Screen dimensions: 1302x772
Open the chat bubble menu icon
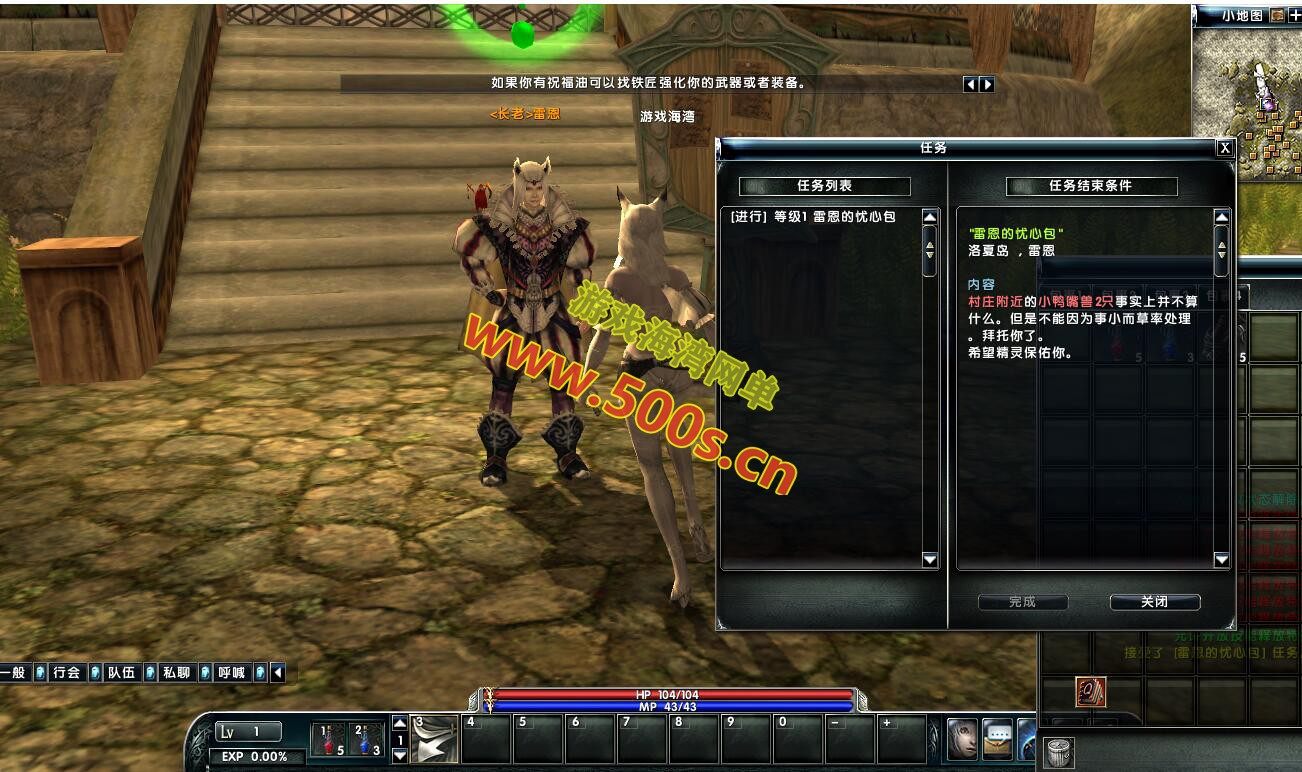coord(997,740)
